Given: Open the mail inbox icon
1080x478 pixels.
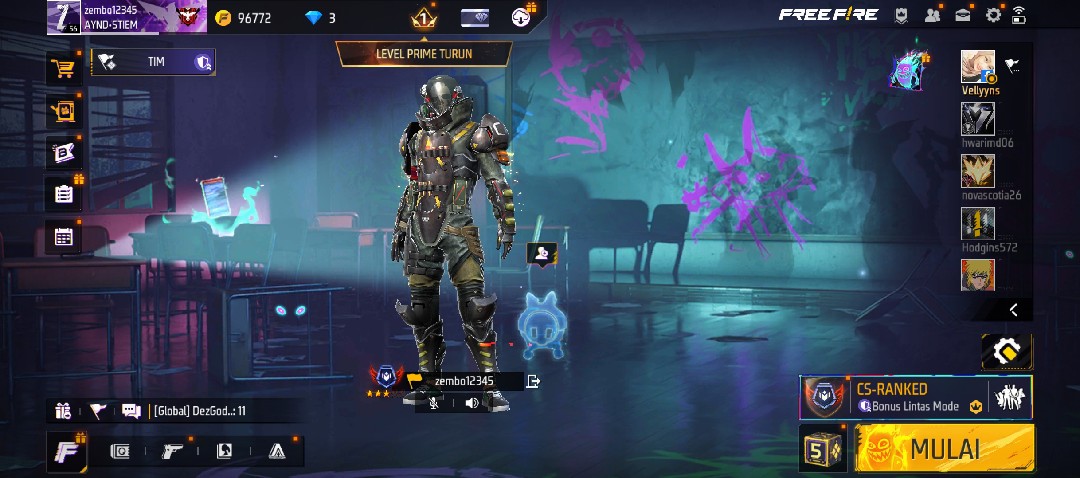Looking at the screenshot, I should (x=963, y=15).
